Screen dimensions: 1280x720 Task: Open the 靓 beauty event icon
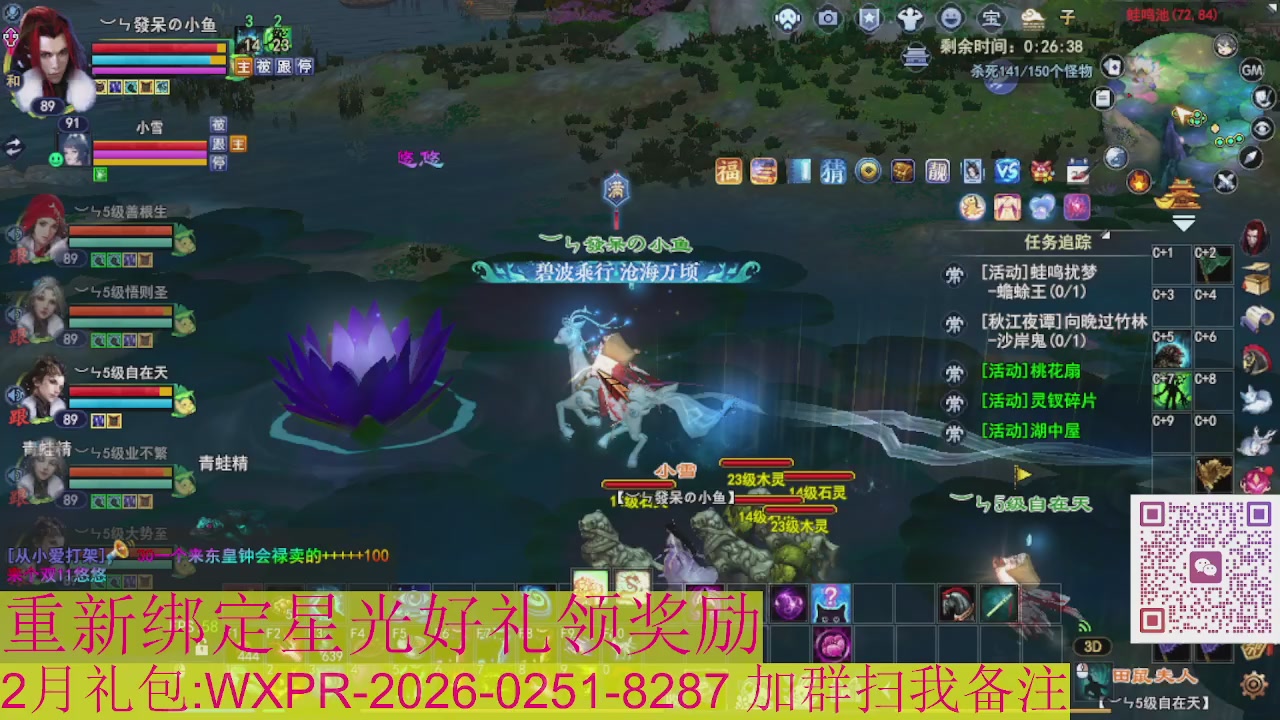point(938,170)
